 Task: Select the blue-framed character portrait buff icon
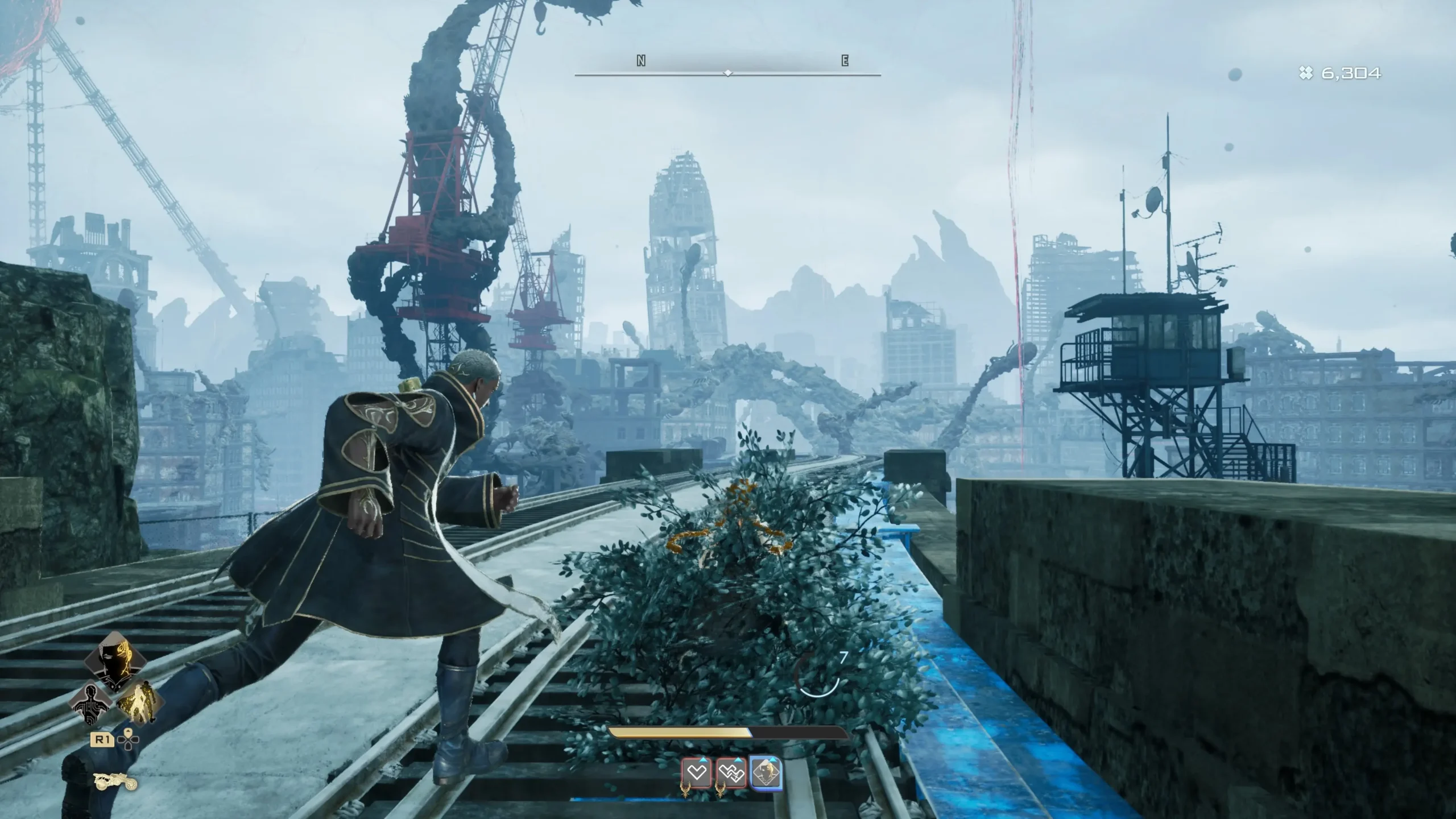[766, 773]
